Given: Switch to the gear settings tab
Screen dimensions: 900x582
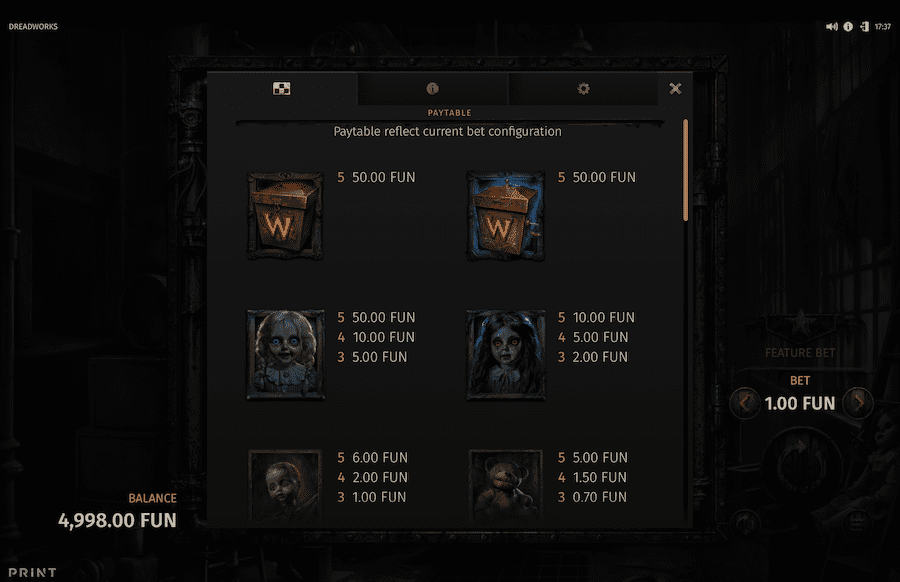Looking at the screenshot, I should click(583, 89).
